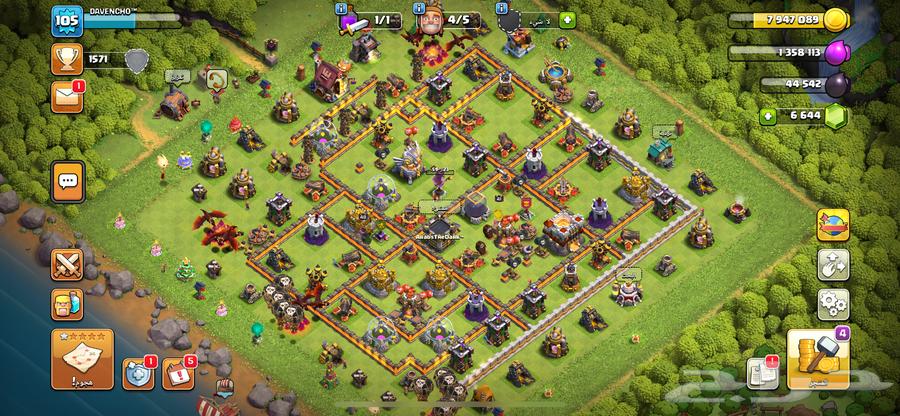Tap the dark elixir resource icon
Viewport: 900px width, 416px height.
tap(864, 83)
